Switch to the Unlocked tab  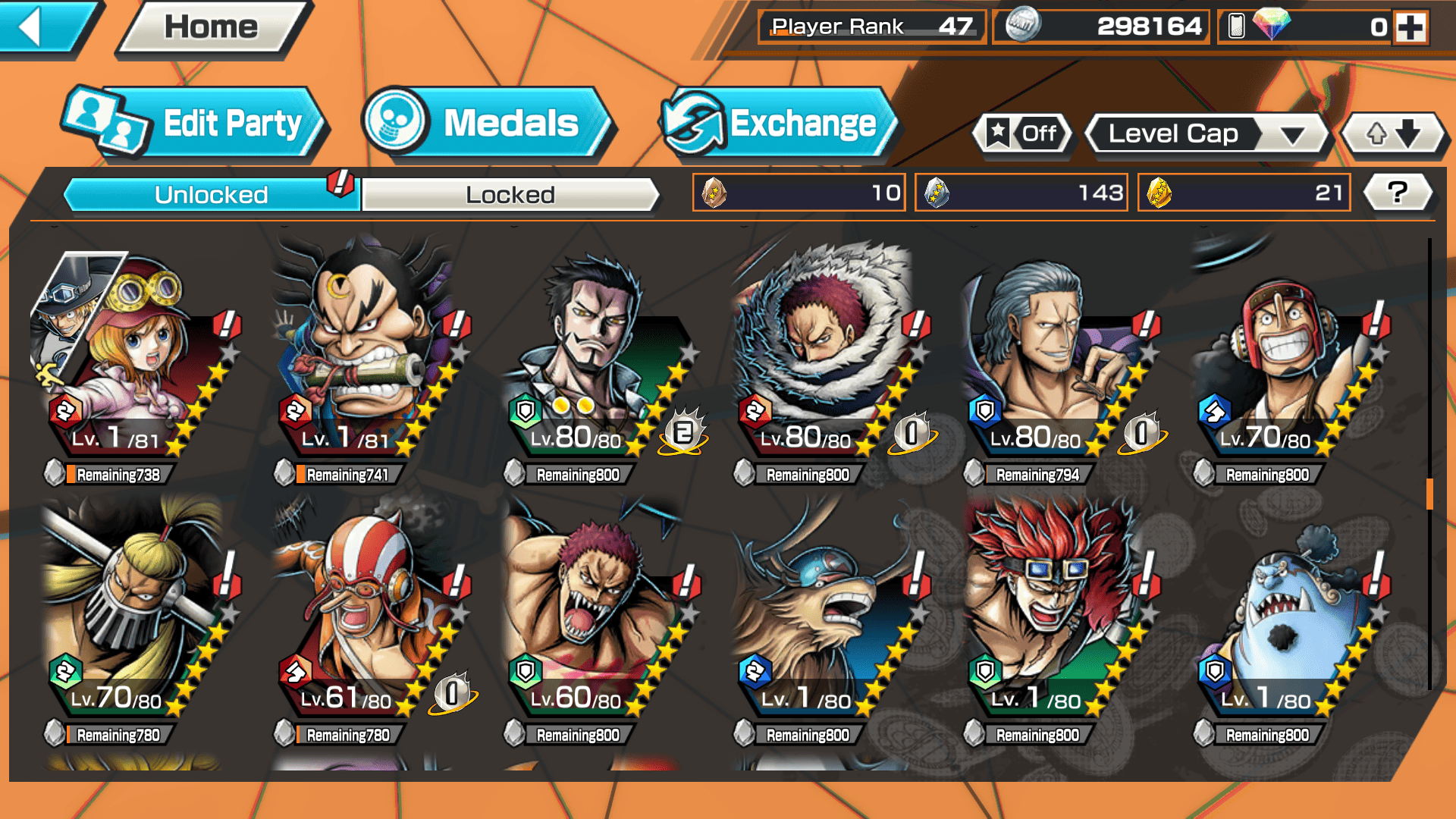click(211, 195)
